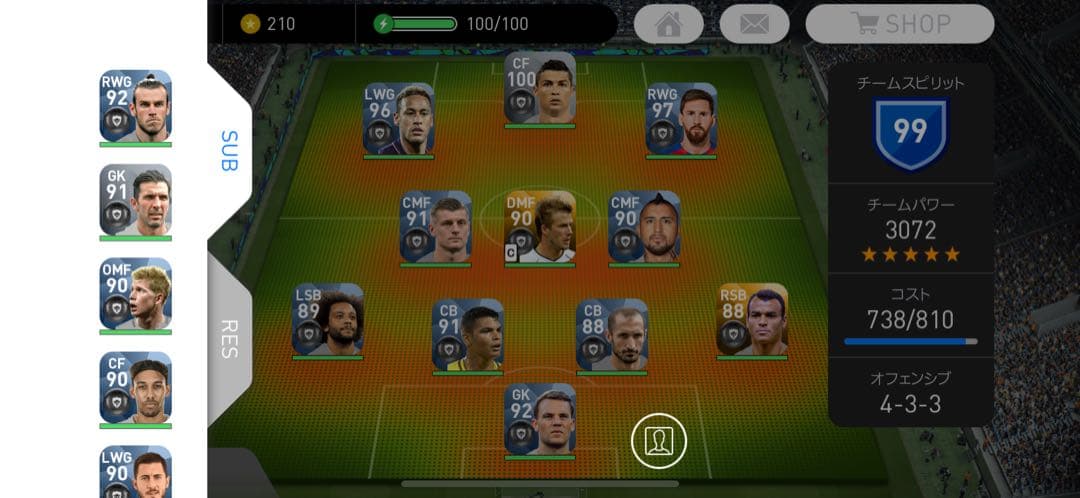The width and height of the screenshot is (1080, 498).
Task: Select the RWG 97 player card
Action: click(681, 119)
